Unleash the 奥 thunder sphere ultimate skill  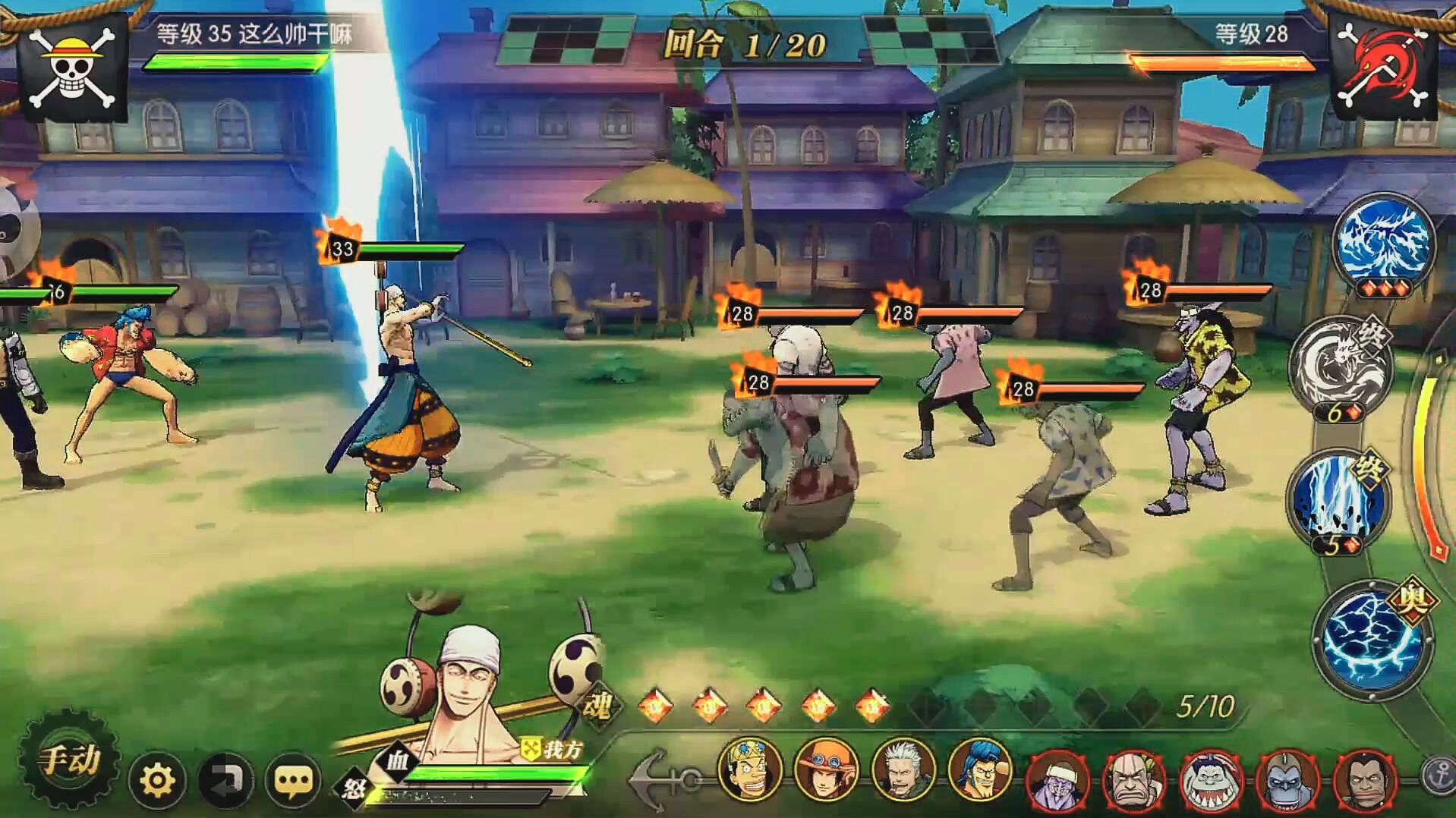coord(1371,636)
